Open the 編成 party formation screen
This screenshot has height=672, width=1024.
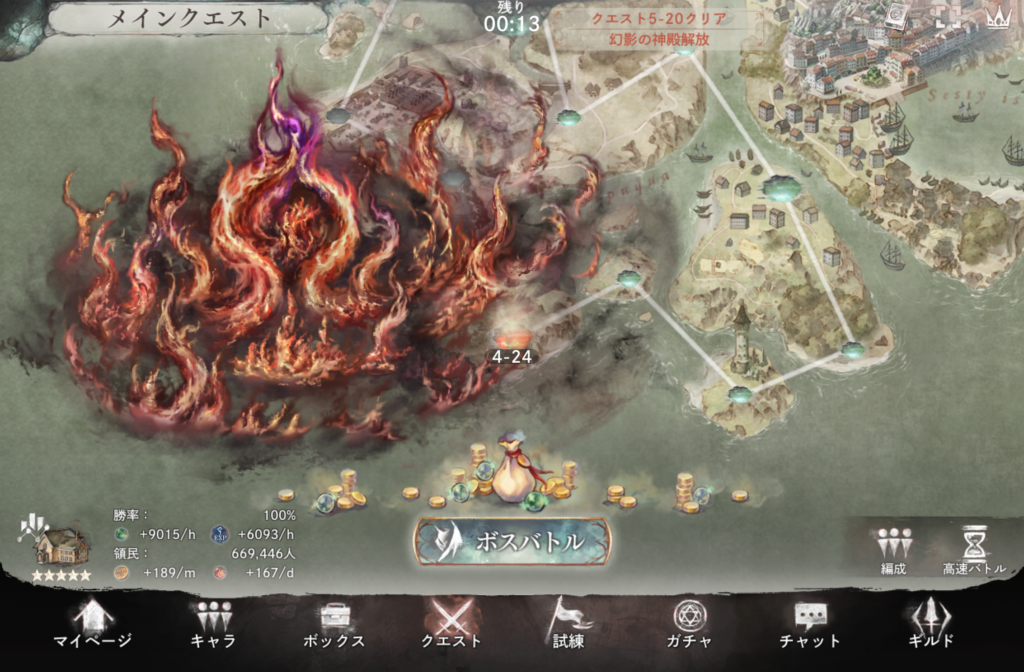click(893, 551)
